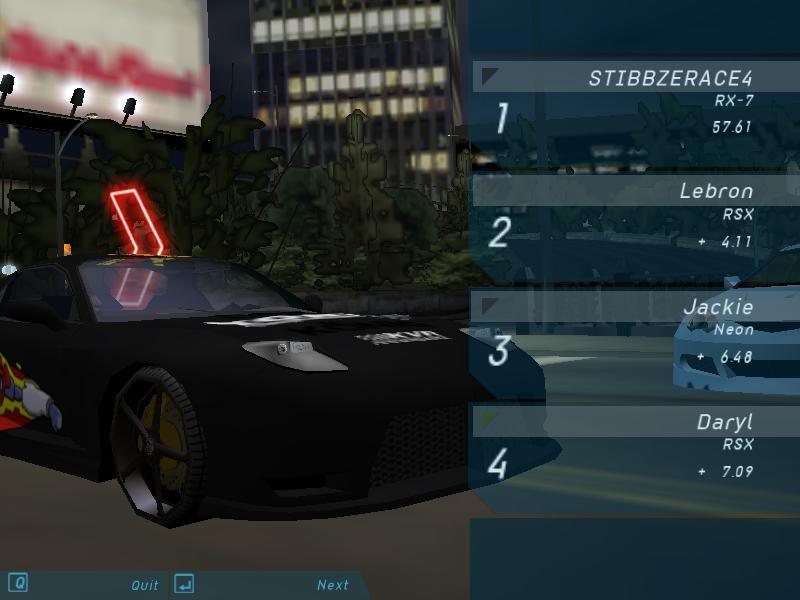Quit from the race results screen

[145, 585]
